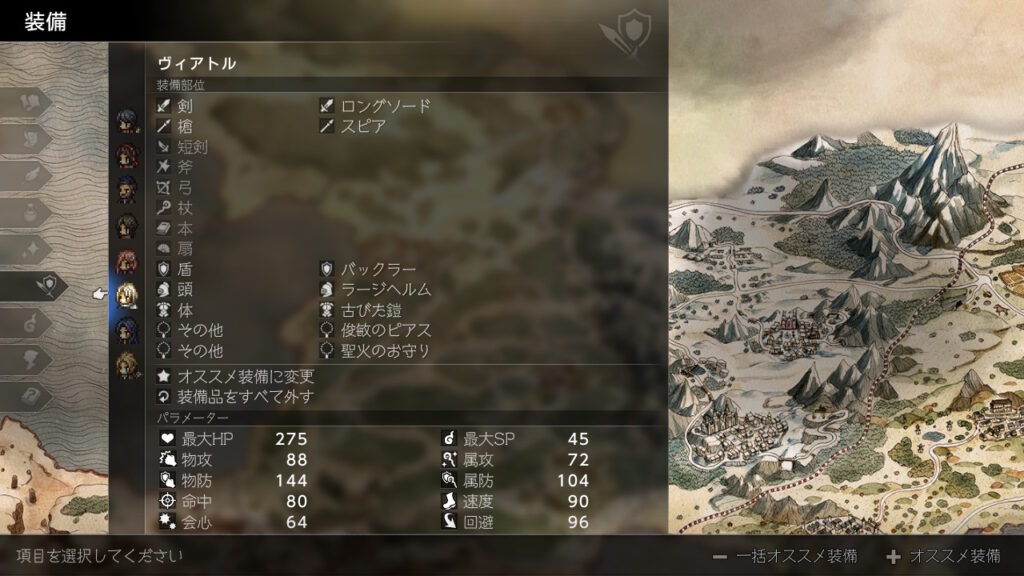The image size is (1024, 576).
Task: Click the 一括オススメ装備 button
Action: pyautogui.click(x=785, y=556)
